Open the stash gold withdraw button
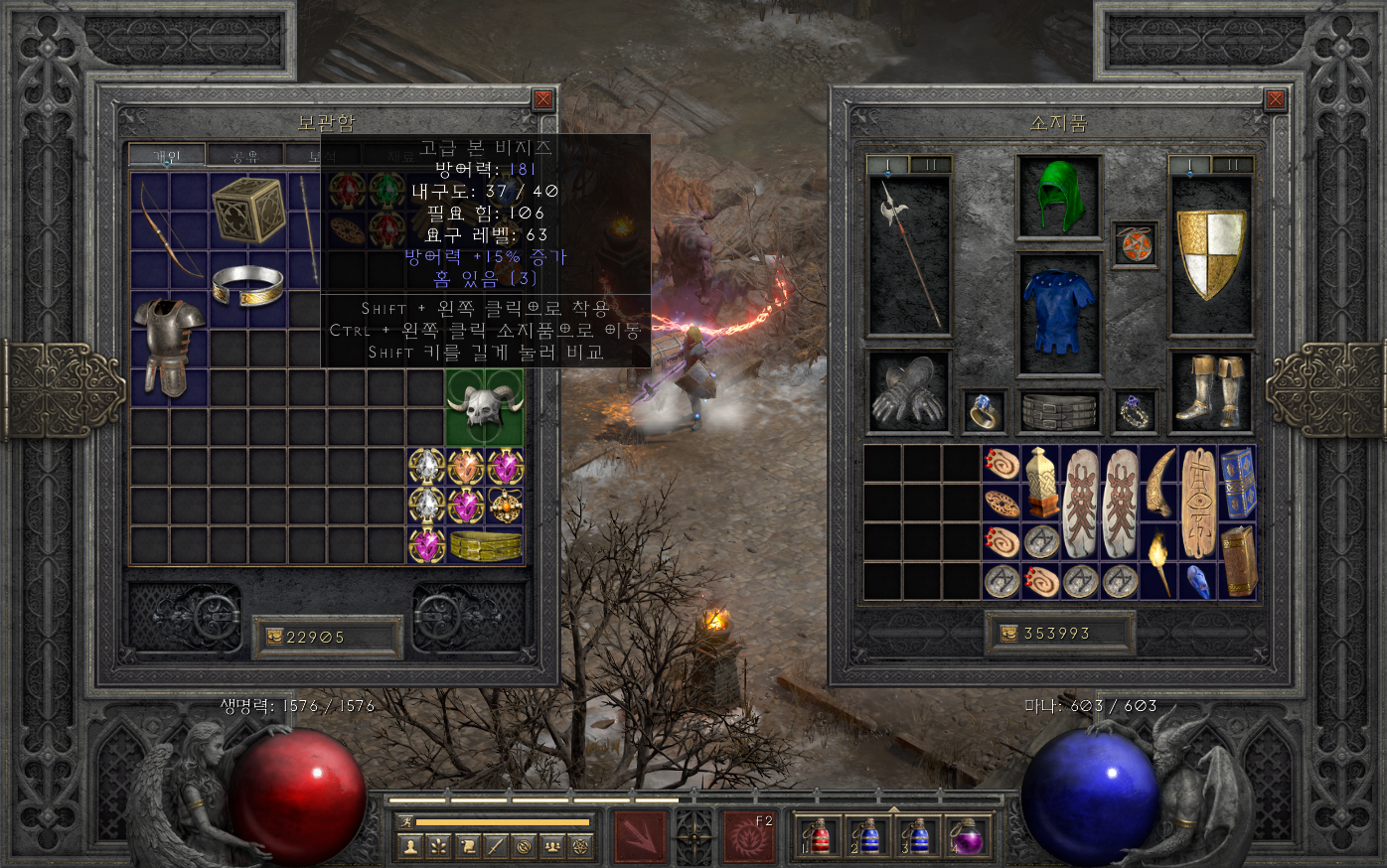The width and height of the screenshot is (1387, 868). click(275, 638)
